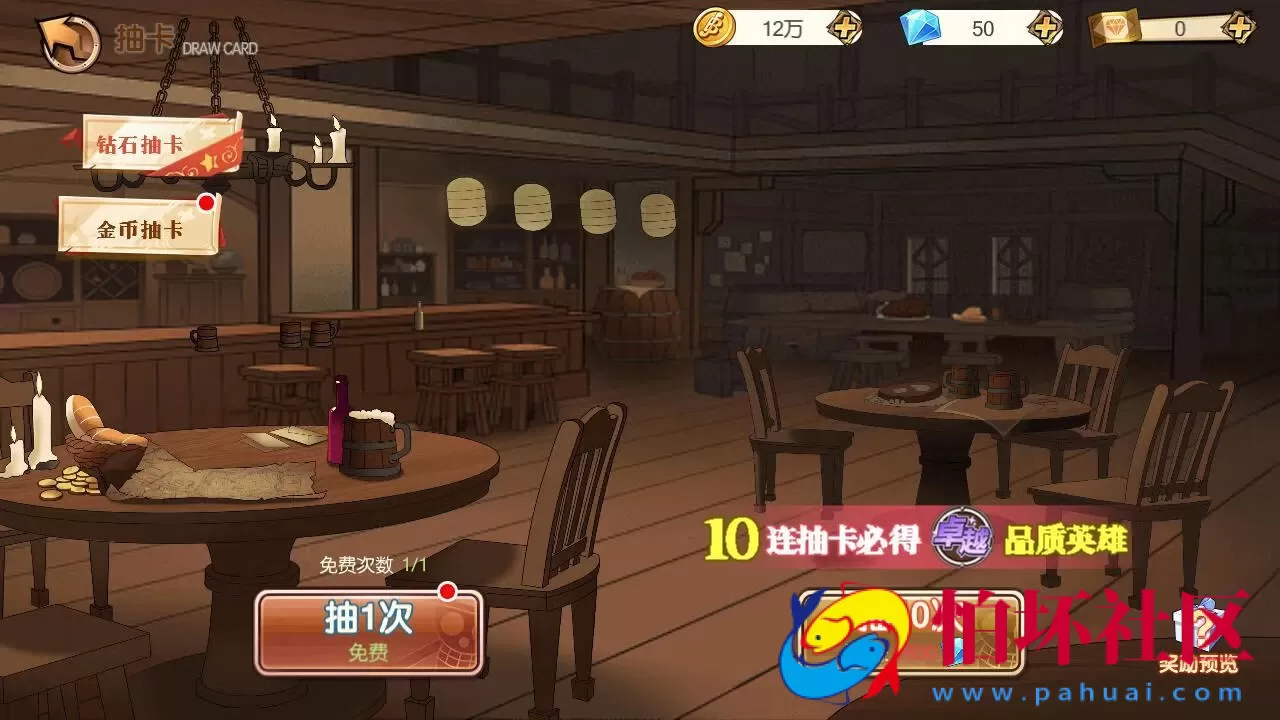1280x720 pixels.
Task: Click the 12万 gold coin amount display
Action: pos(780,29)
